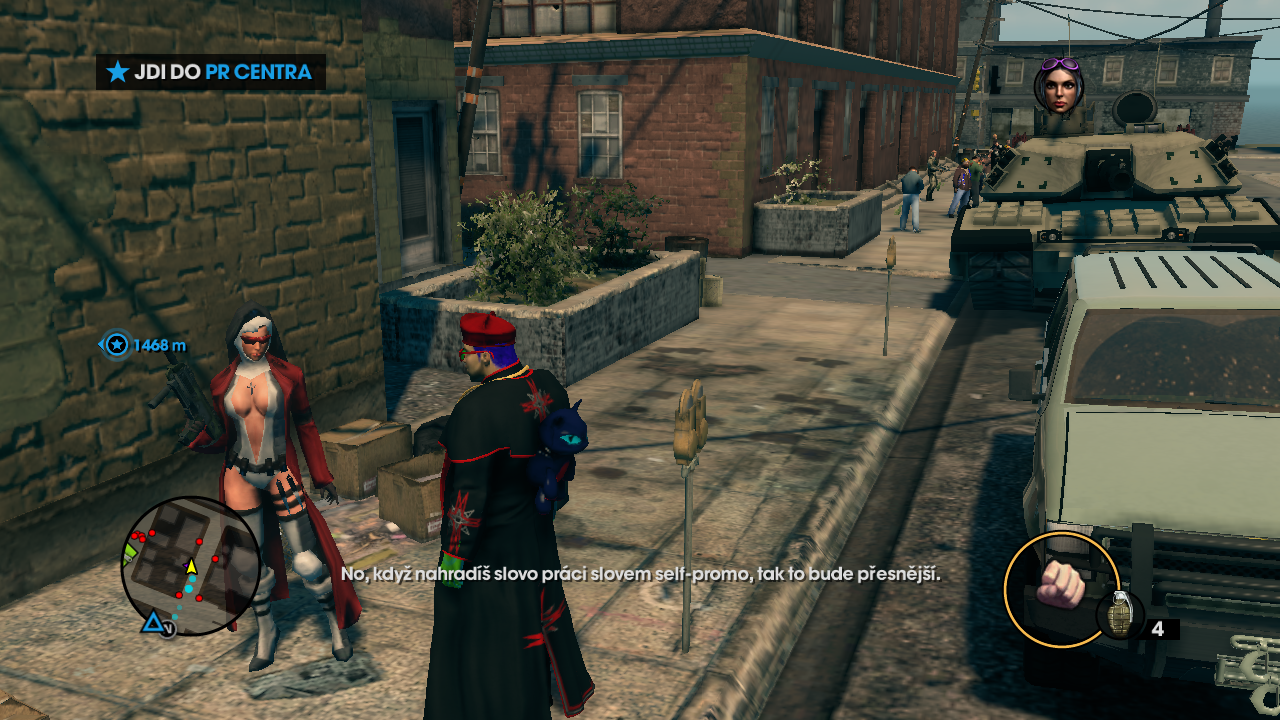Image resolution: width=1280 pixels, height=720 pixels.
Task: Select the fist weapon icon
Action: [x=1060, y=586]
